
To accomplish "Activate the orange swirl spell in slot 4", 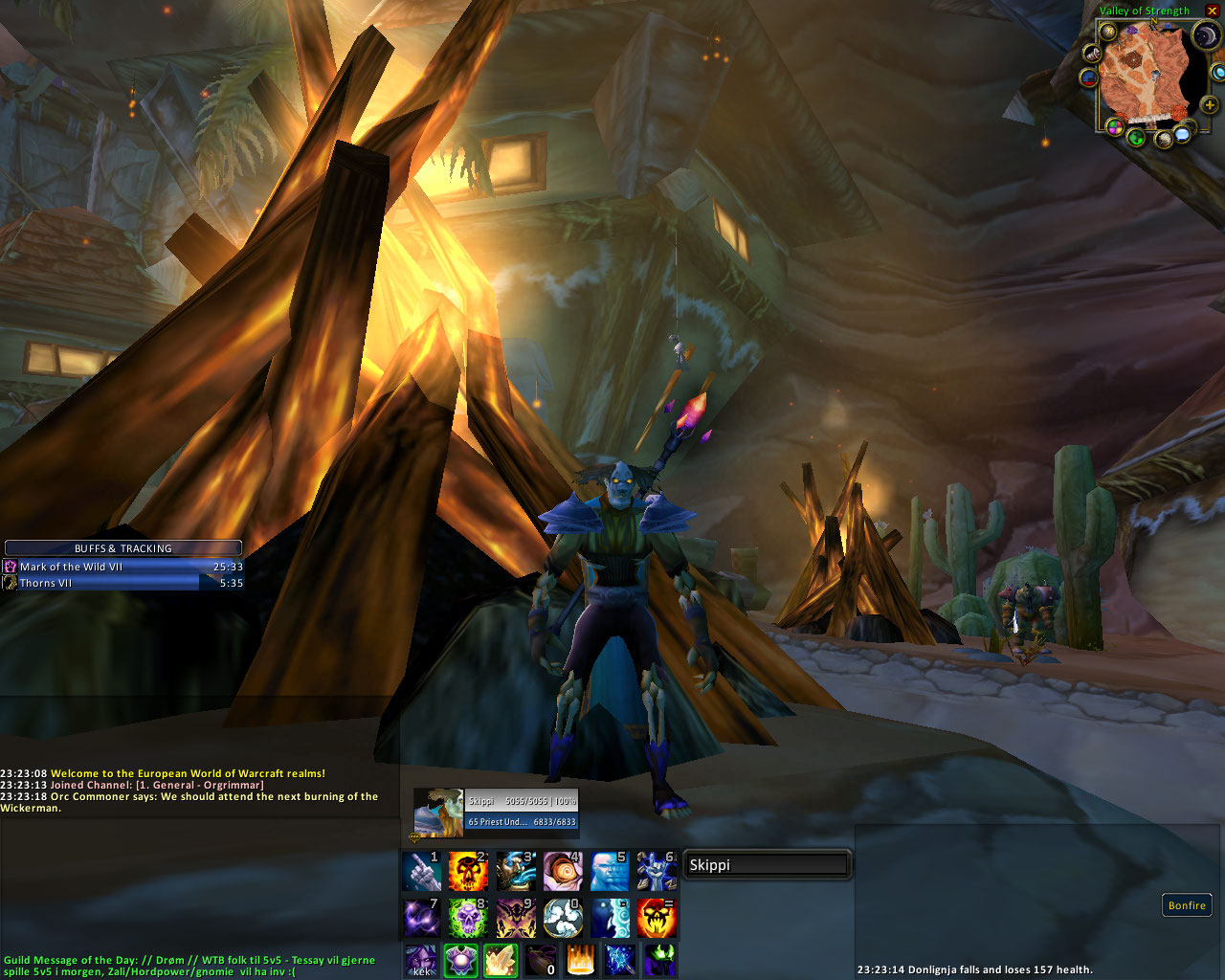I will [x=562, y=871].
